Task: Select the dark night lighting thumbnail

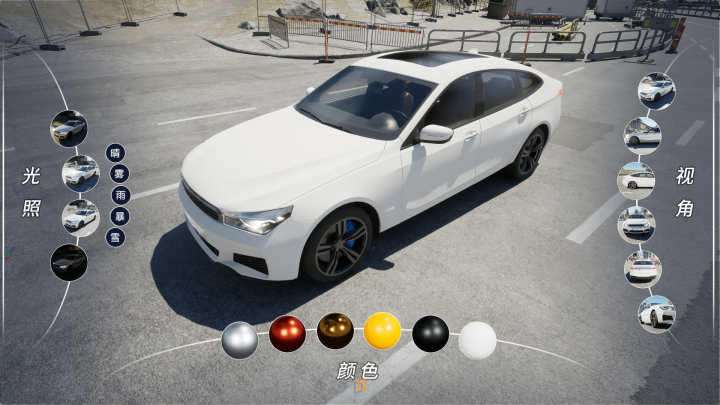Action: (x=69, y=262)
